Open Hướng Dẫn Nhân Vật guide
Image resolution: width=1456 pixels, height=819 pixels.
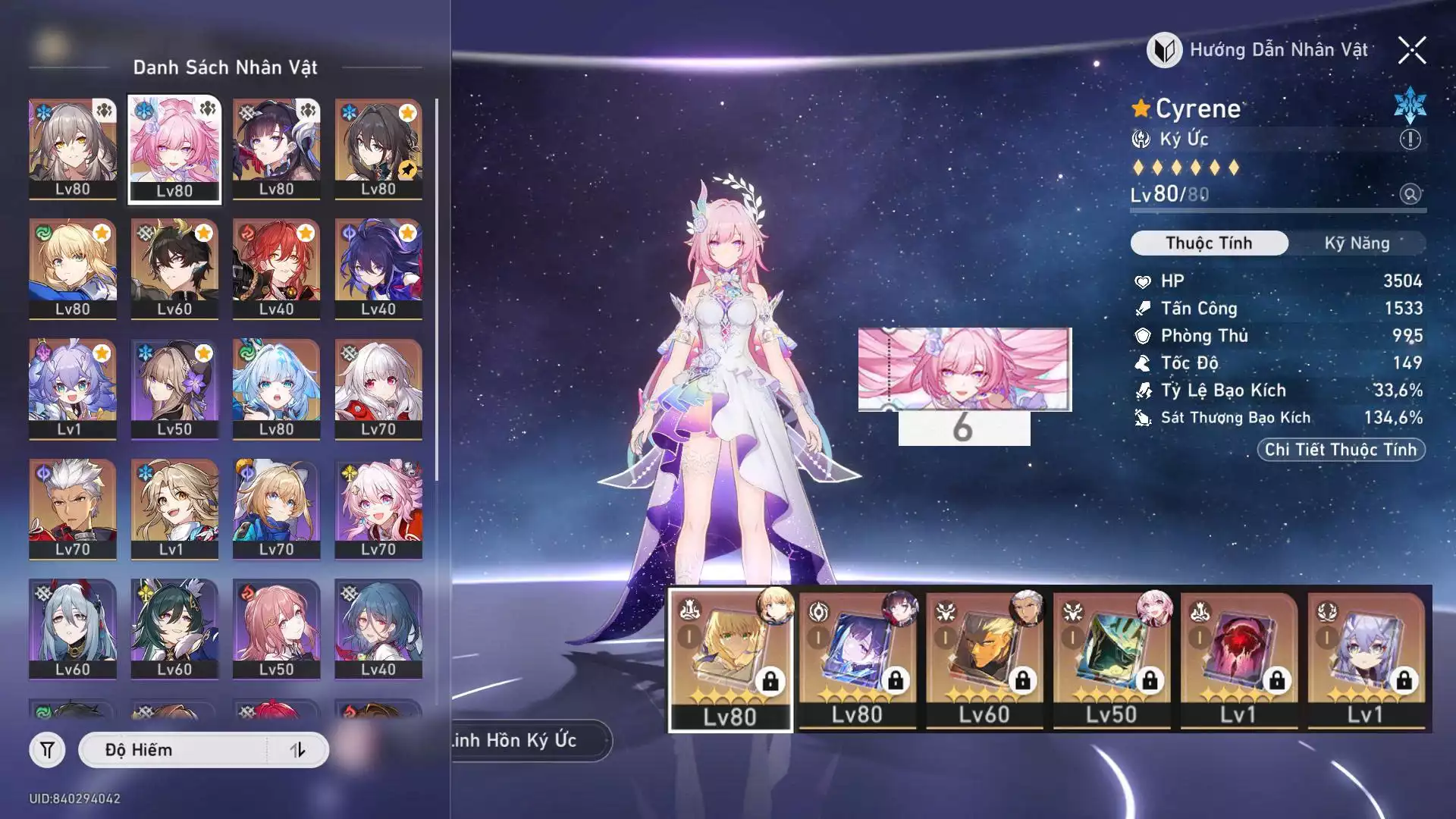[x=1259, y=50]
